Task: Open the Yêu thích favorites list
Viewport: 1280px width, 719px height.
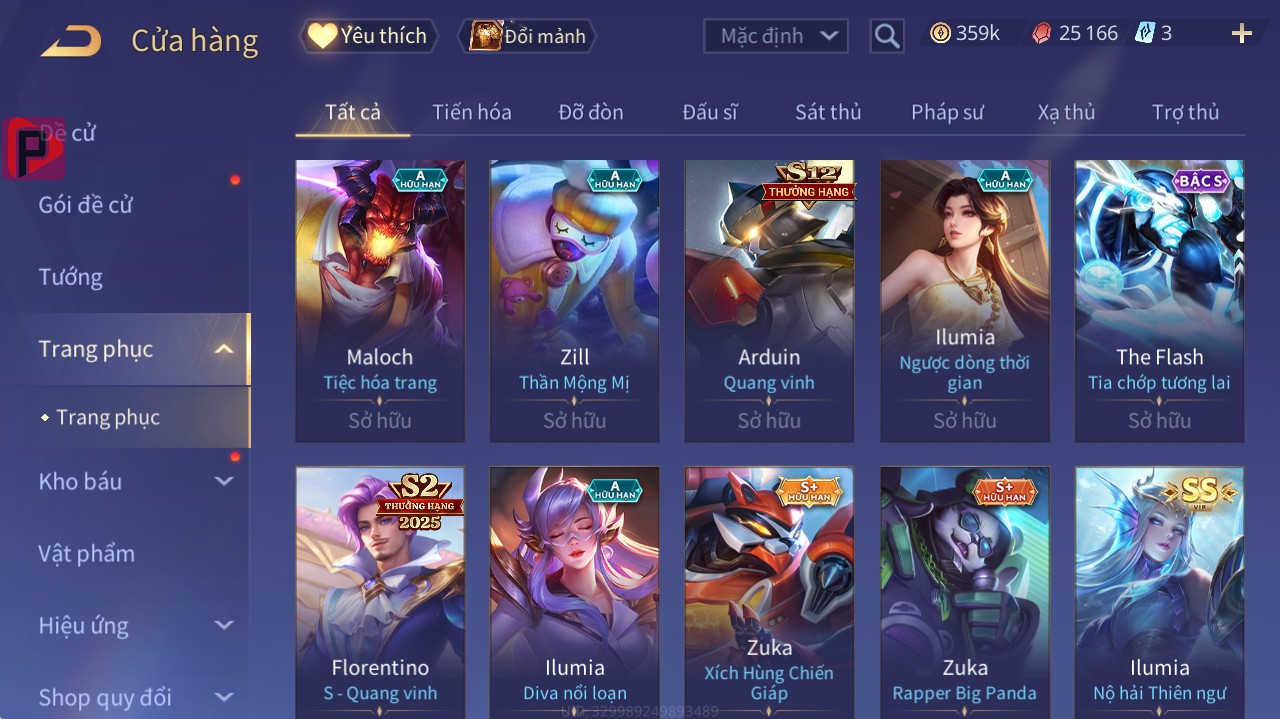Action: coord(368,36)
